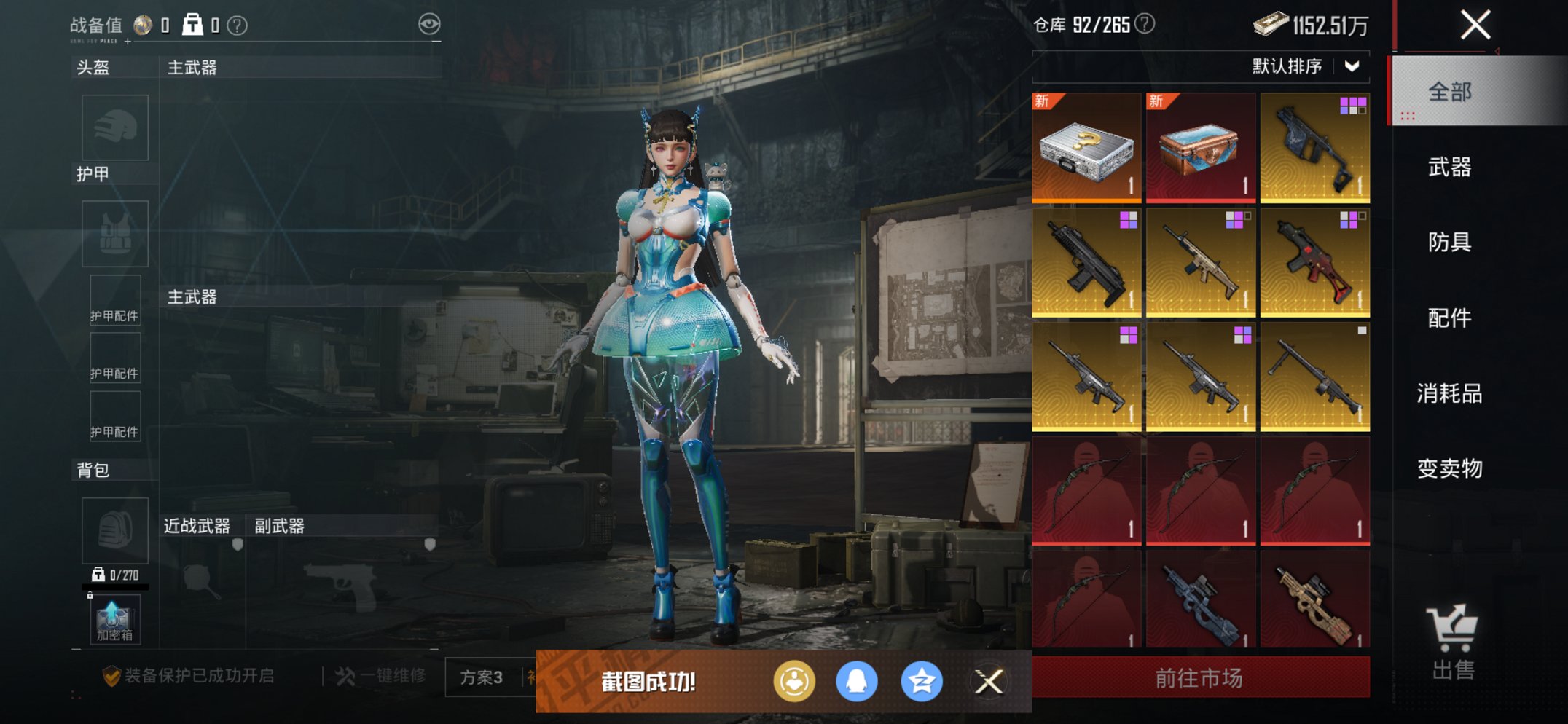The width and height of the screenshot is (1568, 724).
Task: Click the 一键维修 repair-all button
Action: [x=381, y=677]
